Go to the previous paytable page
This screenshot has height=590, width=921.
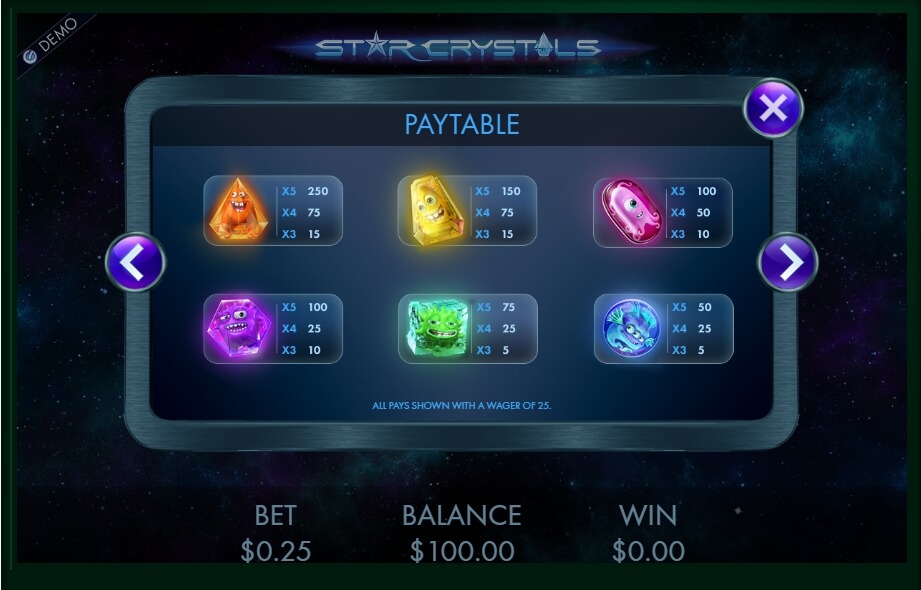coord(135,262)
